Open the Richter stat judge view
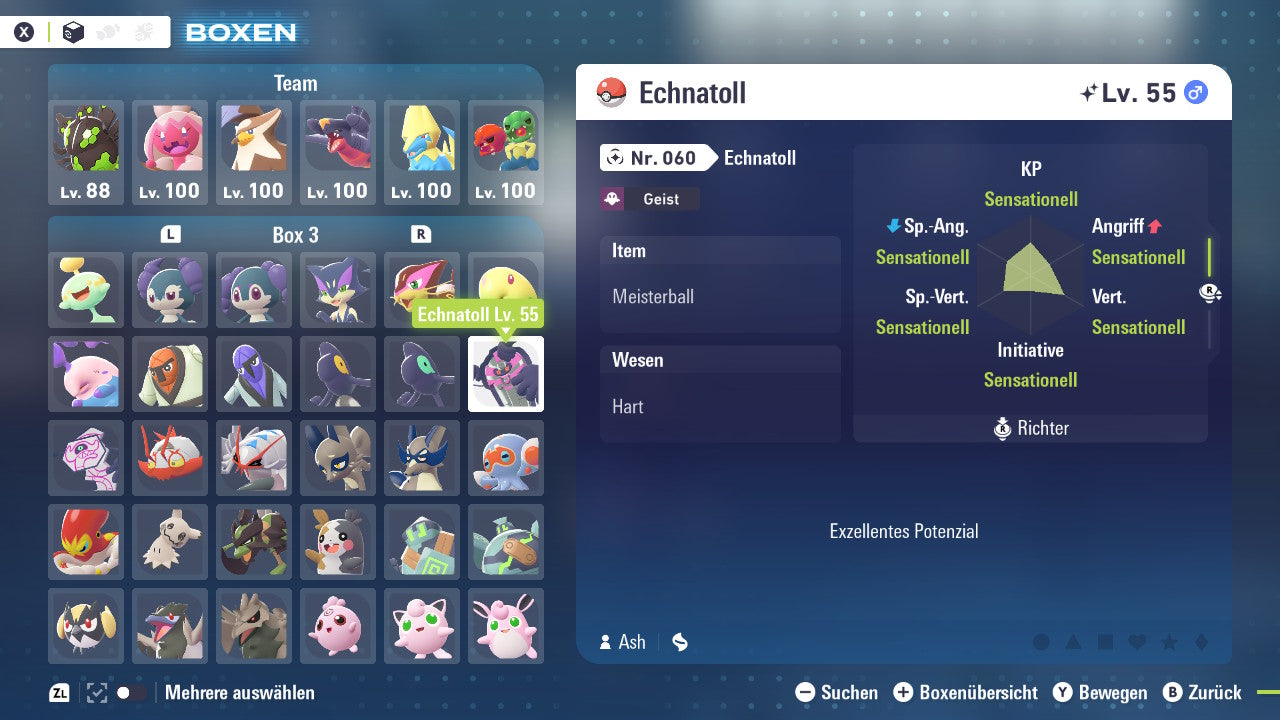The height and width of the screenshot is (720, 1280). click(x=1029, y=428)
